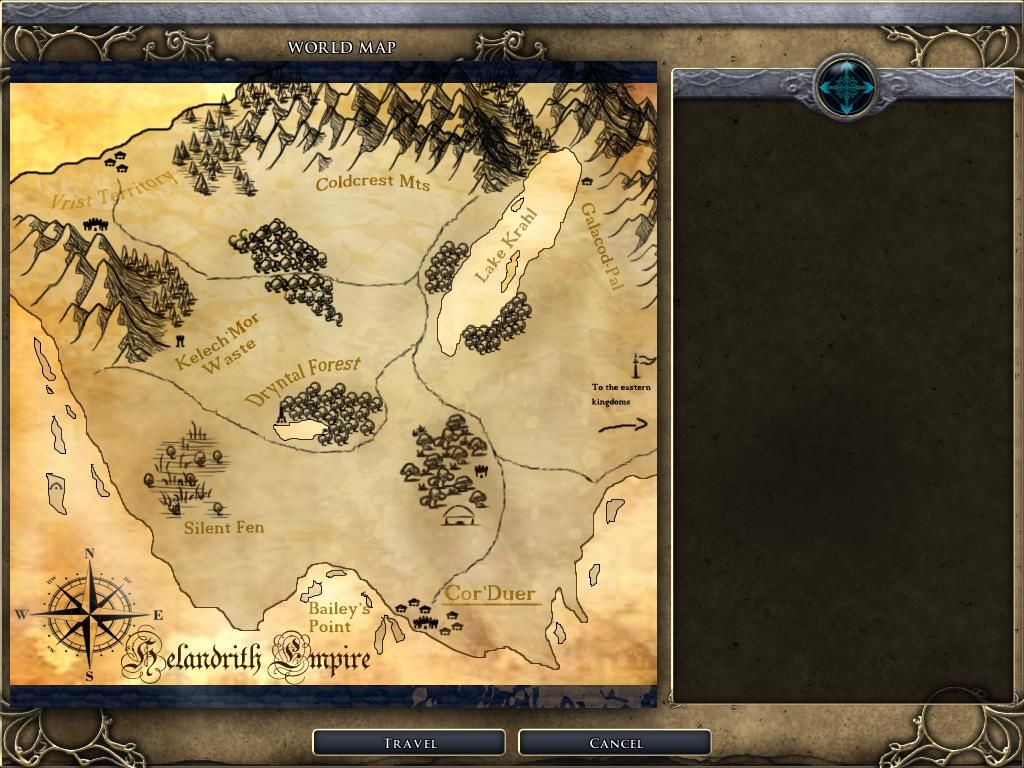Select the Silent Fen map location

pyautogui.click(x=224, y=527)
